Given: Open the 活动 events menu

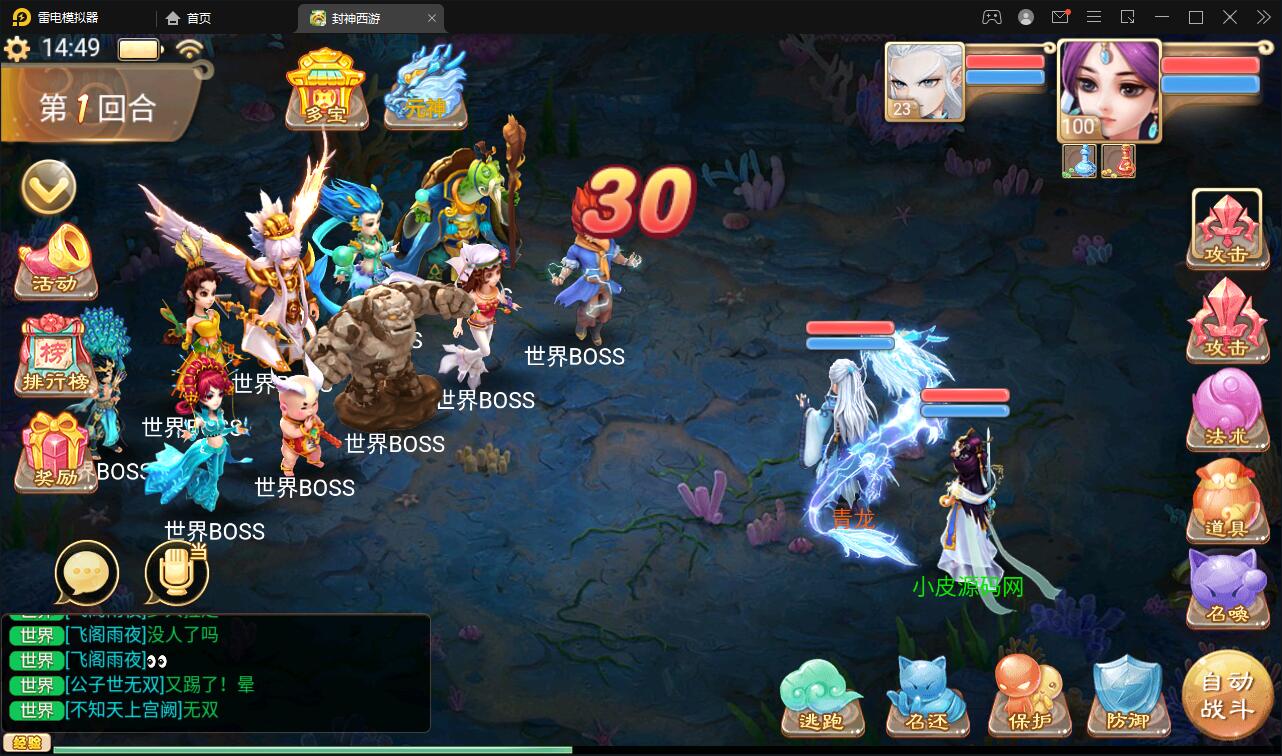Looking at the screenshot, I should coord(56,262).
